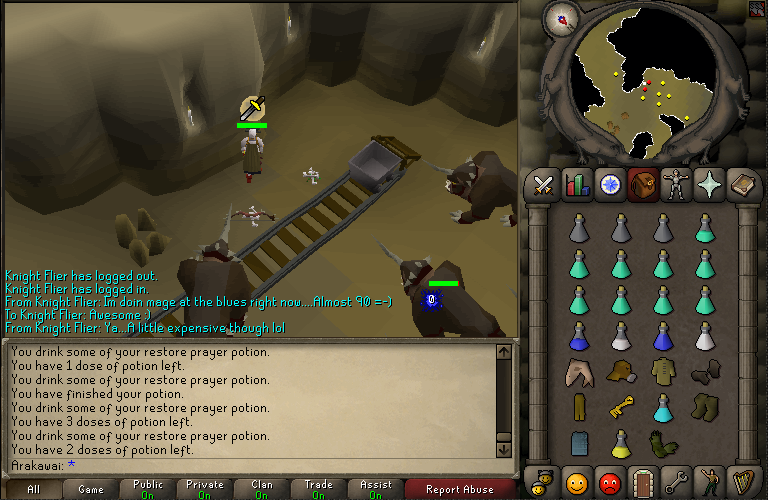Toggle the Public chat filter

pyautogui.click(x=147, y=490)
